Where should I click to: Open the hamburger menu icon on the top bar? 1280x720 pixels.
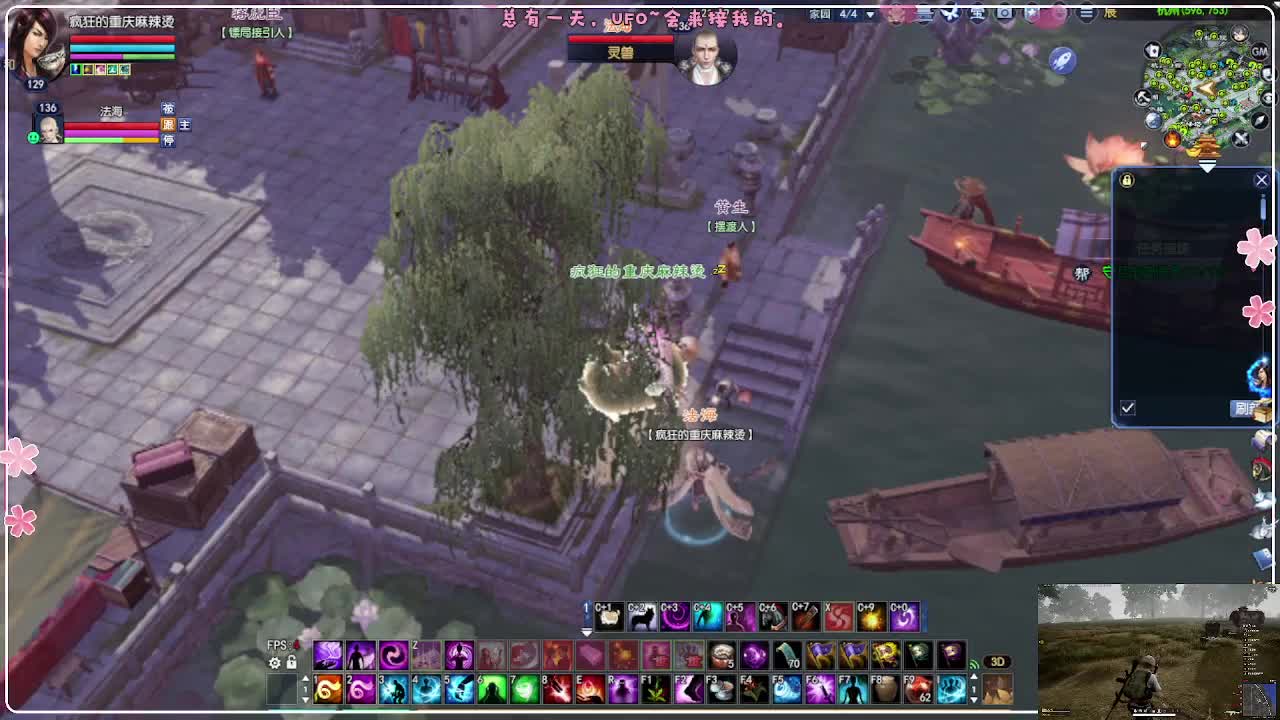1085,15
